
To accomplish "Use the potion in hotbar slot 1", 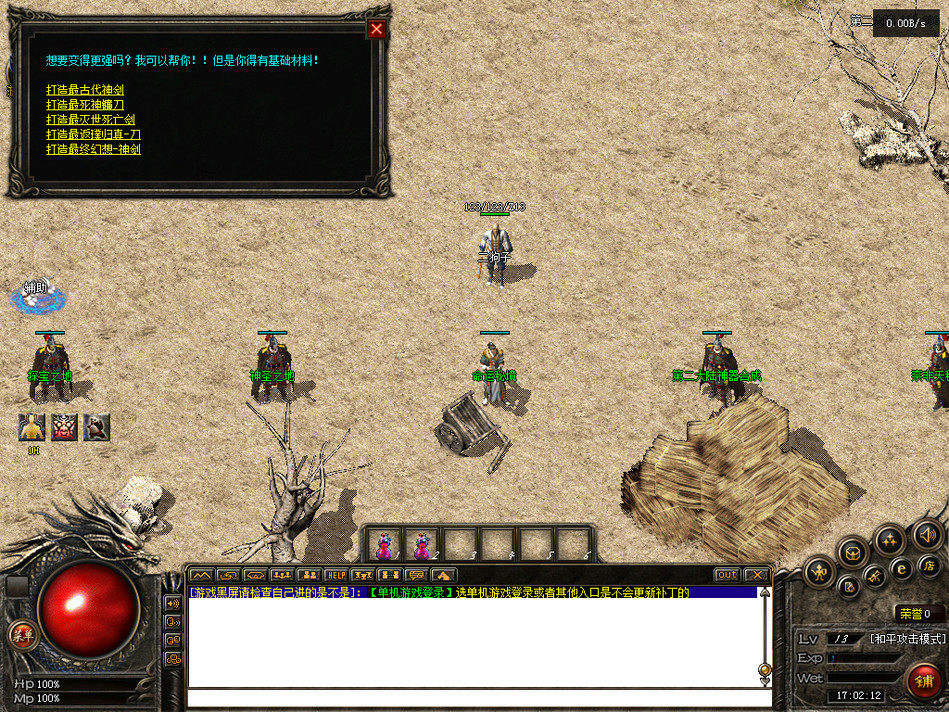I will click(383, 545).
